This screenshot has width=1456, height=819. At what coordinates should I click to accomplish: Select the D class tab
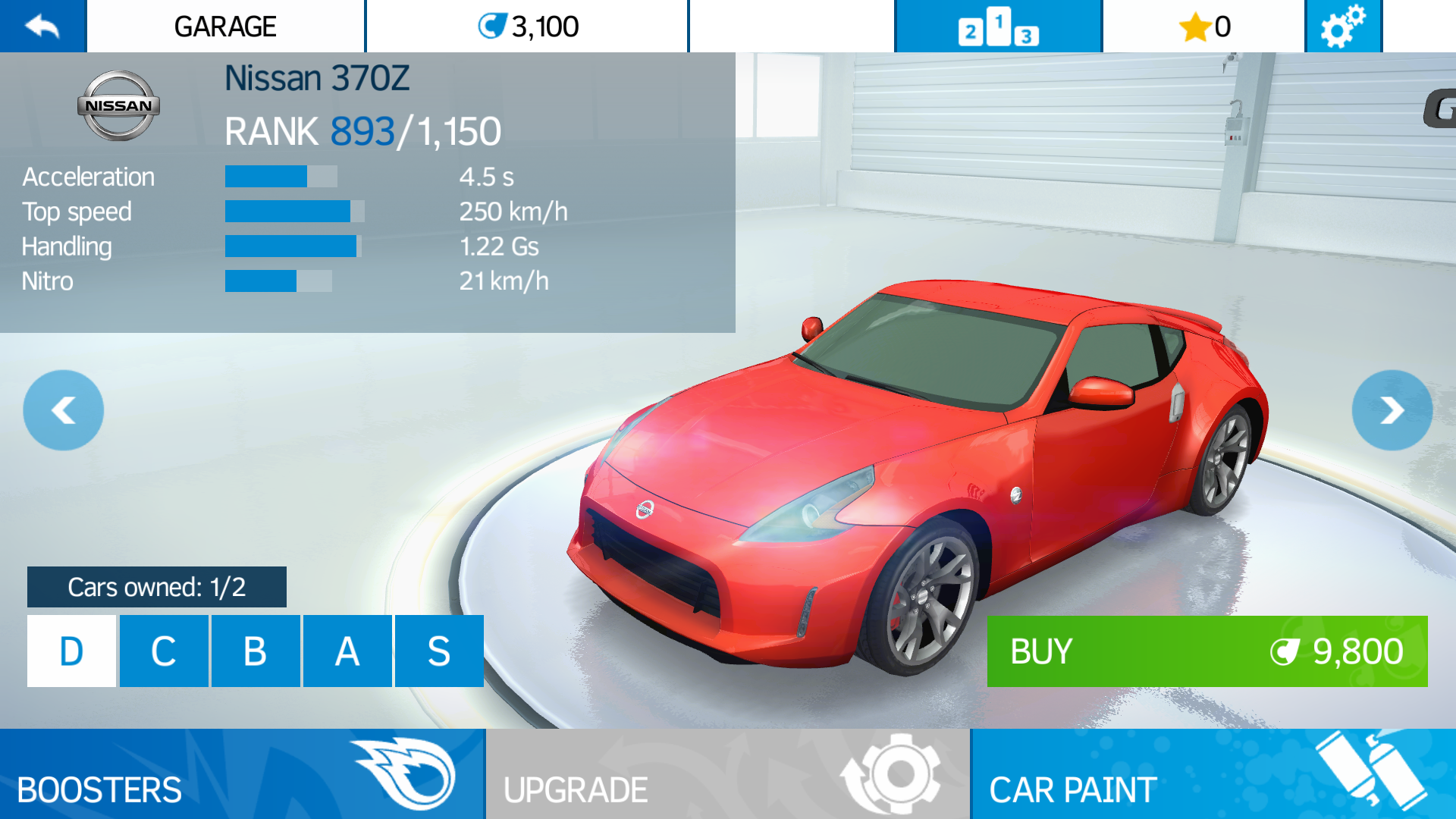[x=71, y=651]
